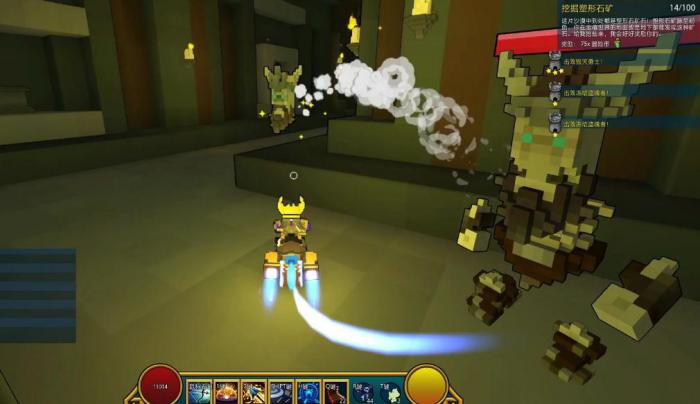Image resolution: width=700 pixels, height=404 pixels.
Task: Select the round dark blue item slot
Action: pyautogui.click(x=362, y=390)
